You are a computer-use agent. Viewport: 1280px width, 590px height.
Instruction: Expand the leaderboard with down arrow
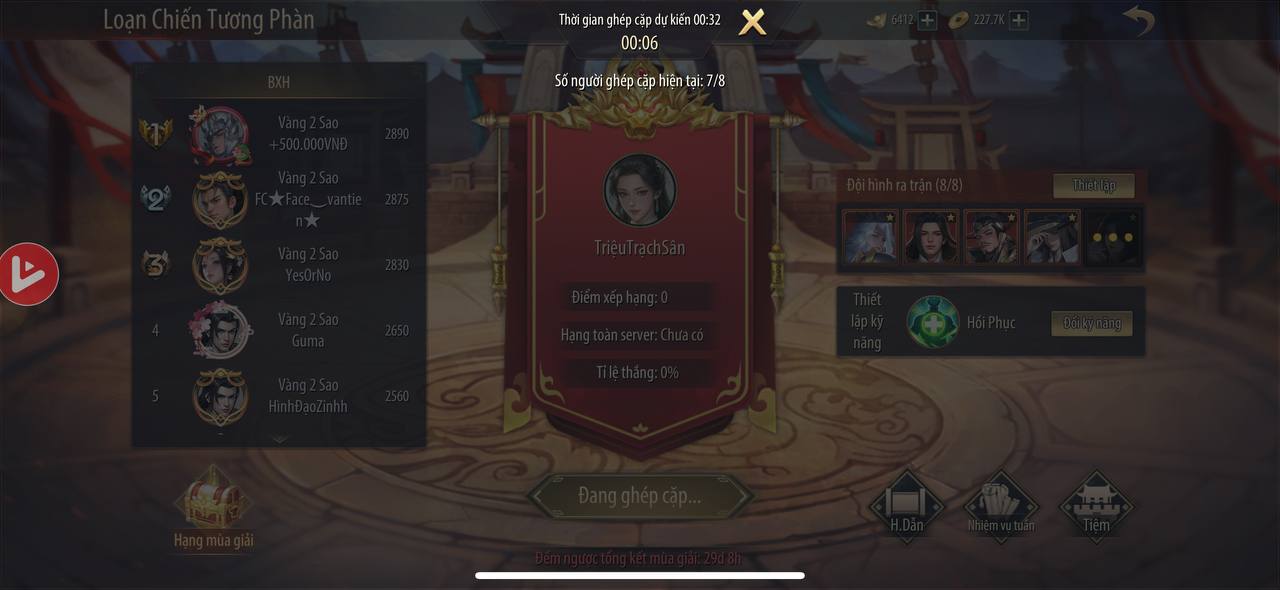click(279, 439)
